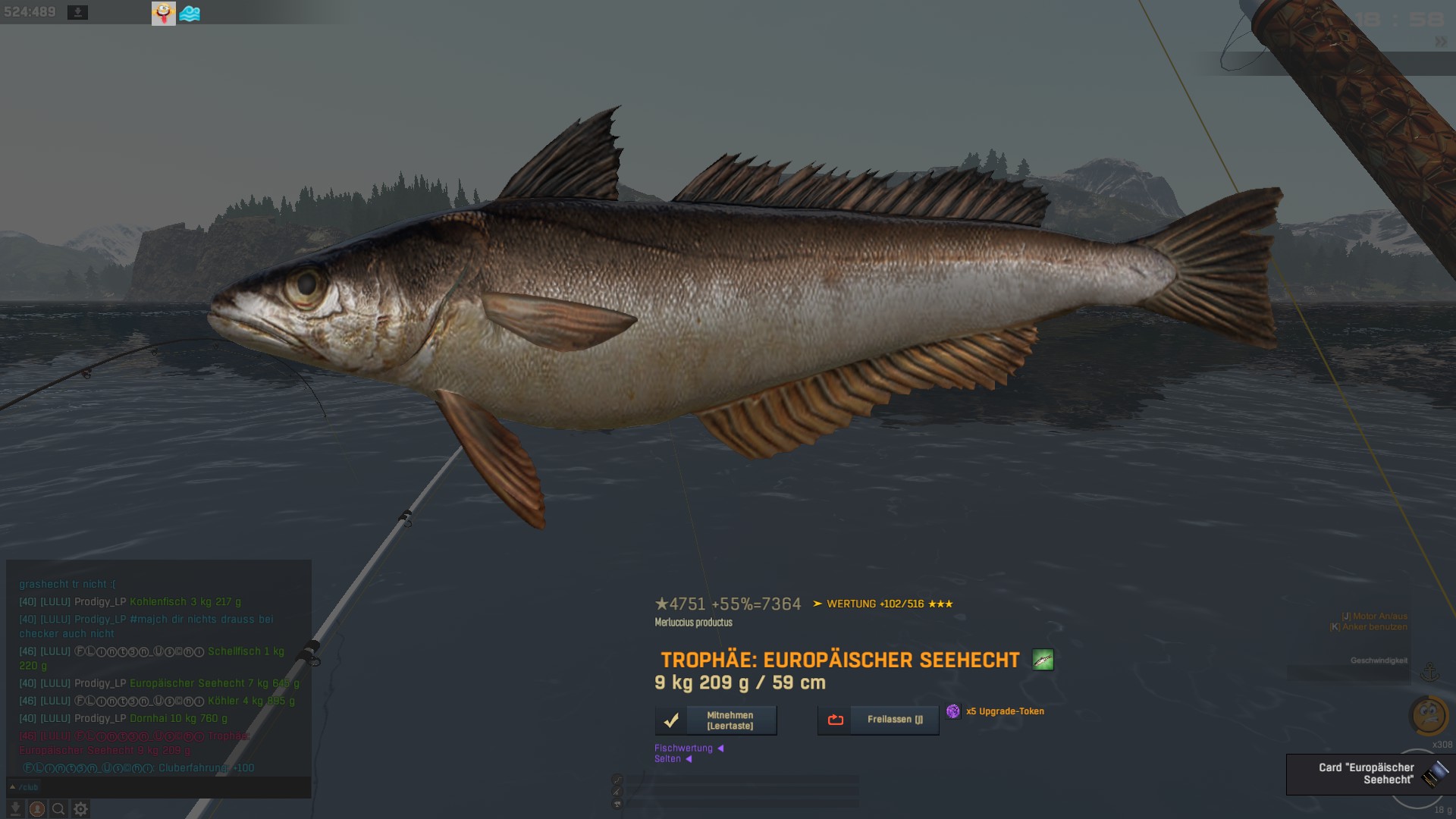The width and height of the screenshot is (1456, 819).
Task: Click the orange player profile icon below the chat
Action: tap(36, 809)
